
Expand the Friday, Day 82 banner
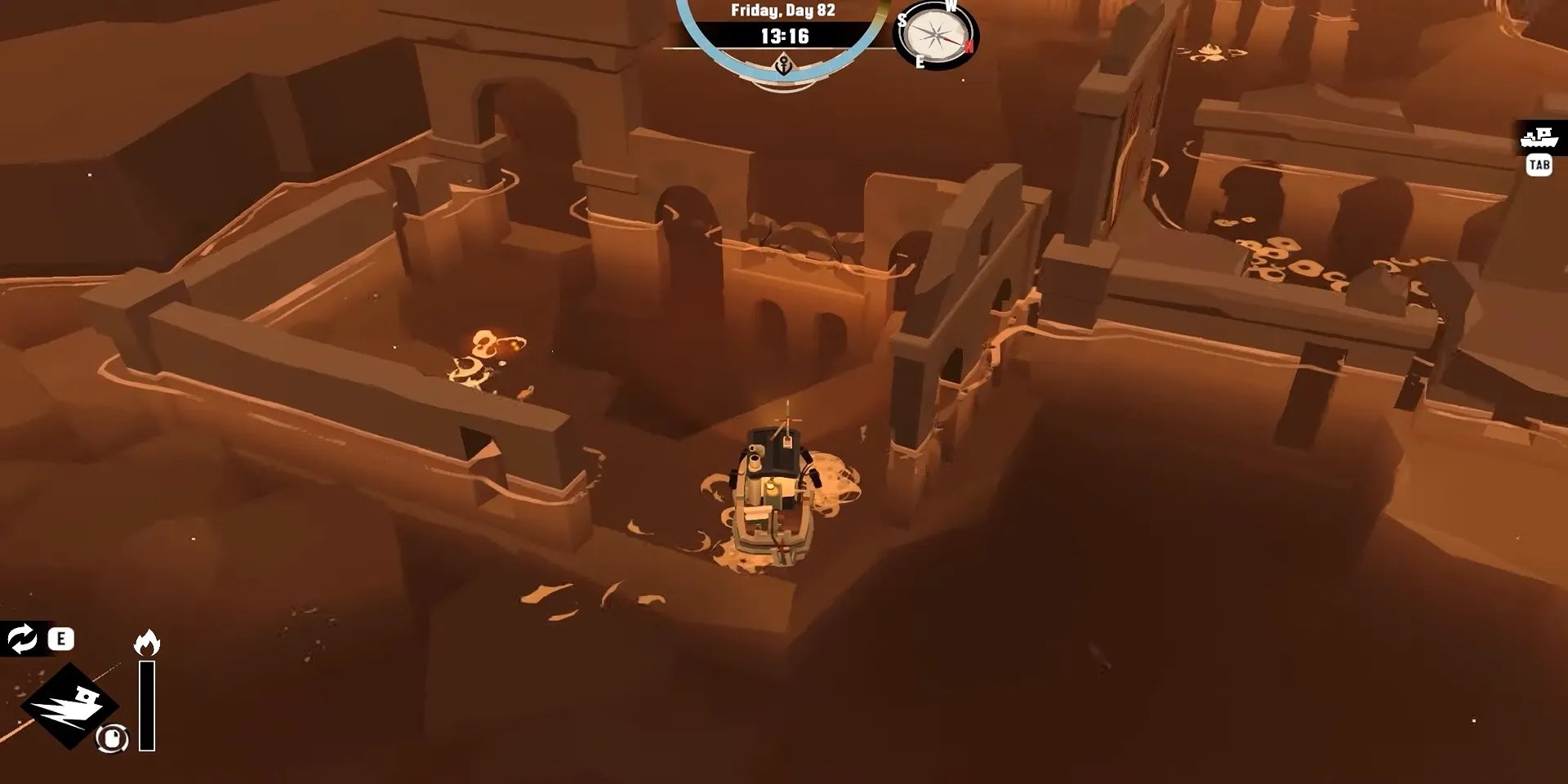click(x=785, y=11)
